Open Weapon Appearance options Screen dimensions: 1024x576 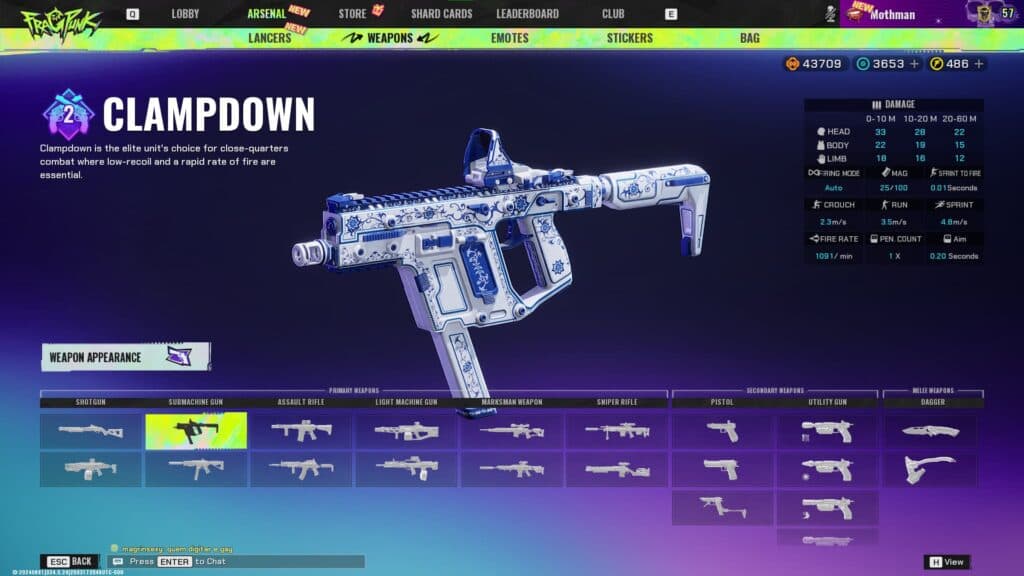tap(125, 357)
